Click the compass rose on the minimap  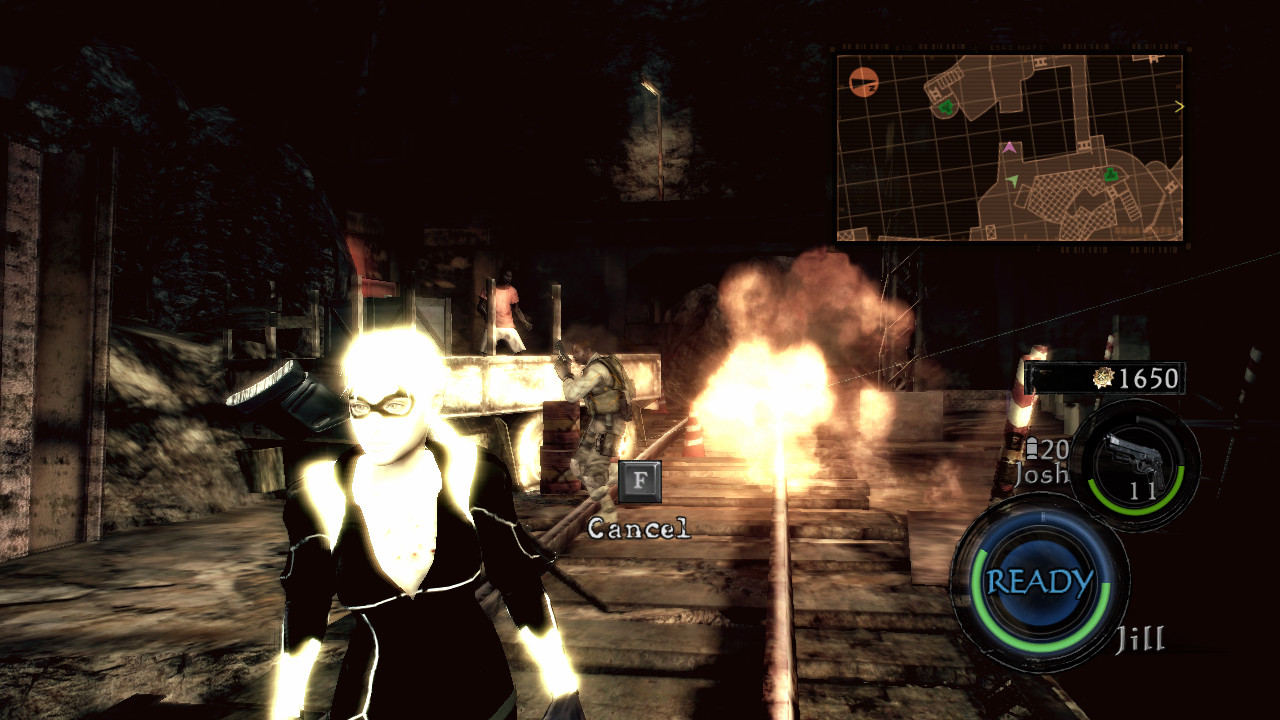(x=864, y=82)
